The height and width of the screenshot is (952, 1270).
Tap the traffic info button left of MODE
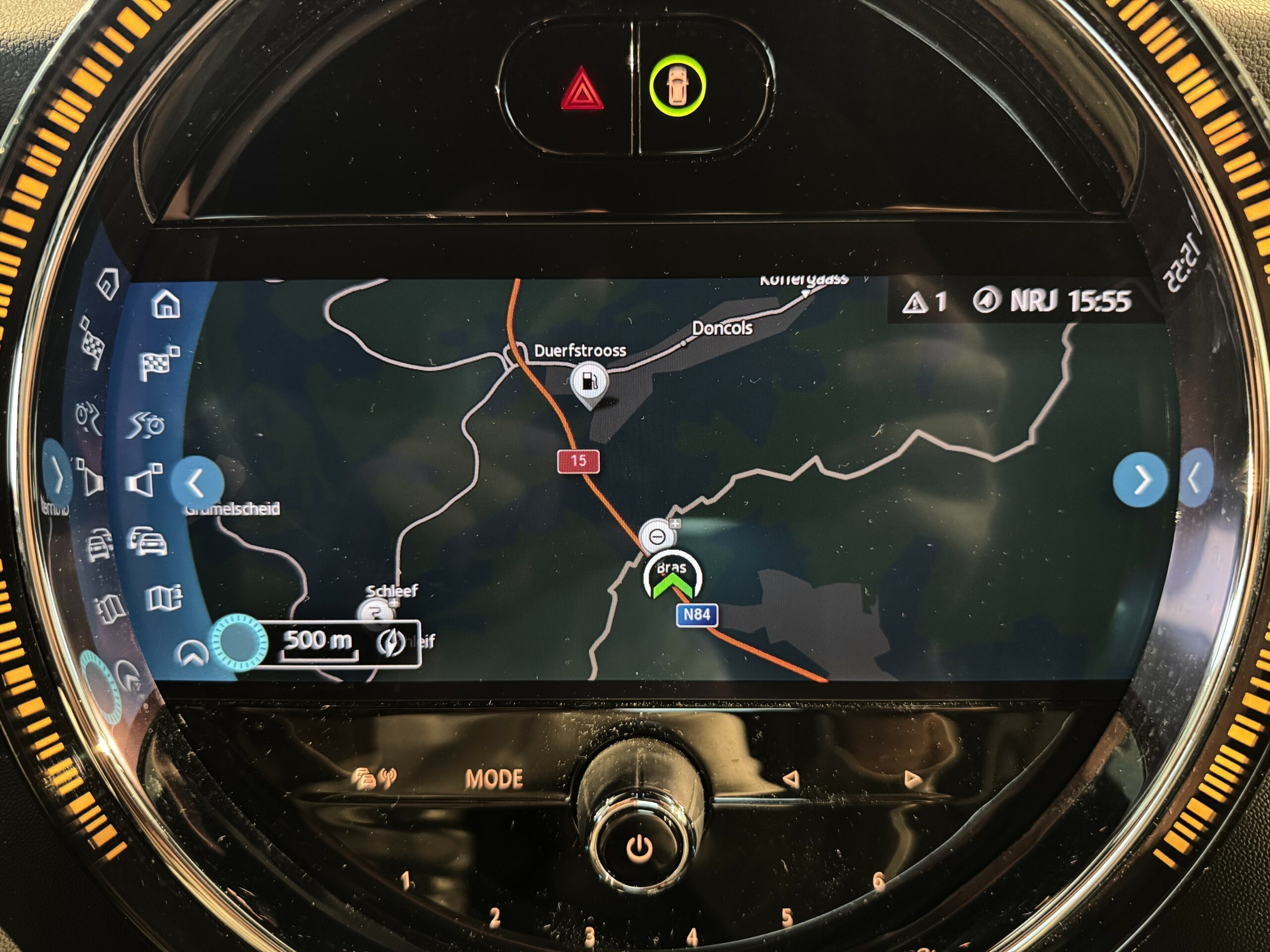[373, 778]
